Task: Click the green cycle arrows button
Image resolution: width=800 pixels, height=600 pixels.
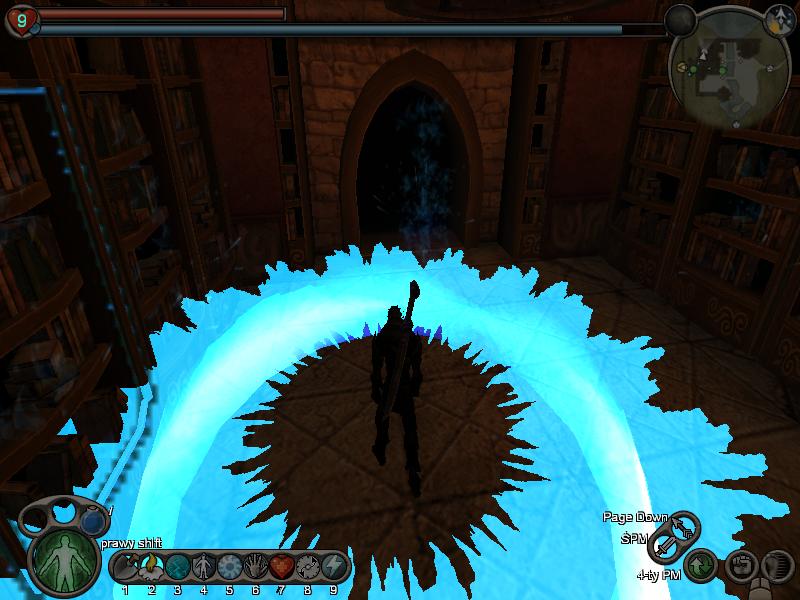Action: [x=702, y=566]
